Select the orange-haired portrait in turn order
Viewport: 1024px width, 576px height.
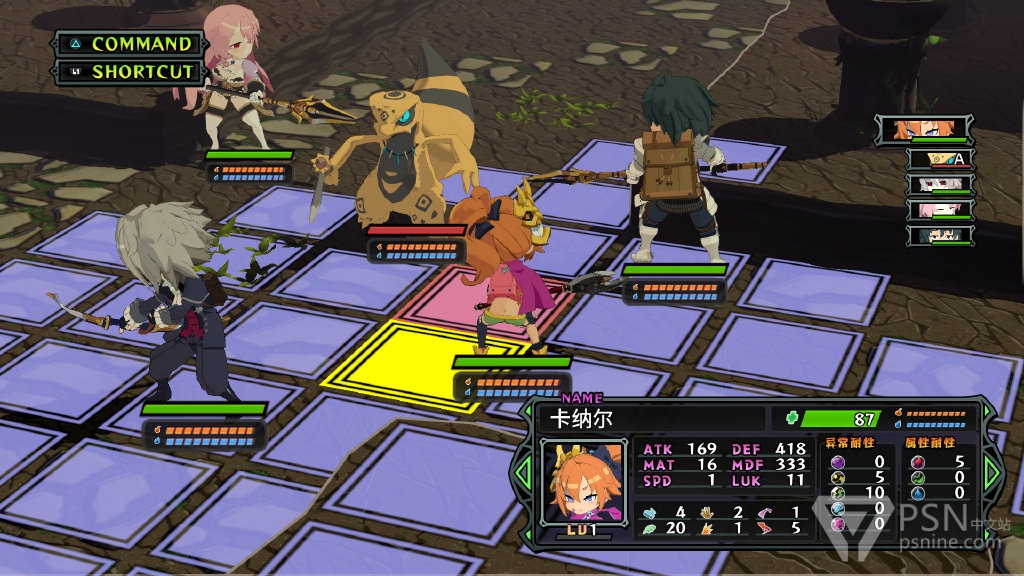925,130
